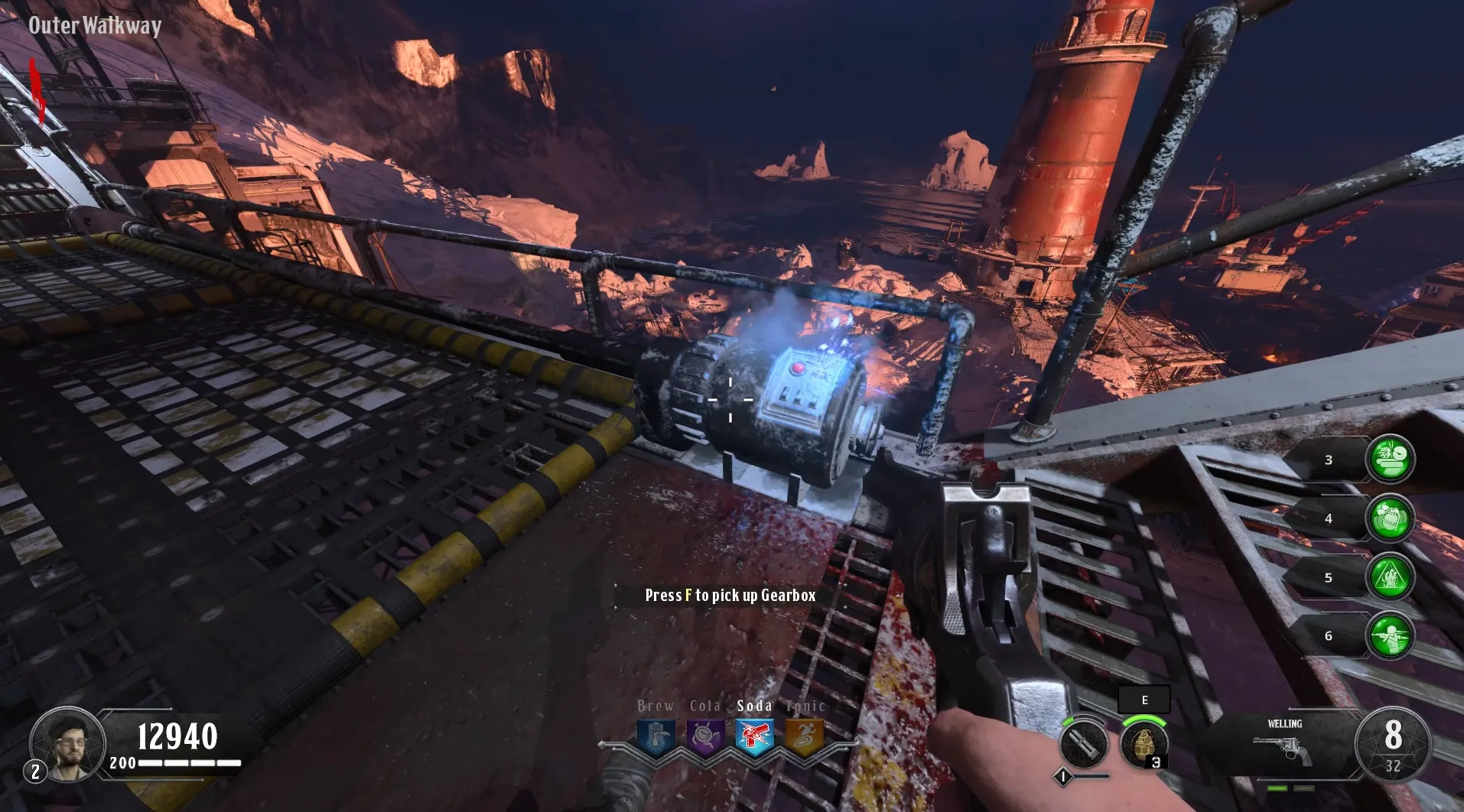The image size is (1464, 812).
Task: Select the purple Cola perk icon
Action: click(705, 737)
